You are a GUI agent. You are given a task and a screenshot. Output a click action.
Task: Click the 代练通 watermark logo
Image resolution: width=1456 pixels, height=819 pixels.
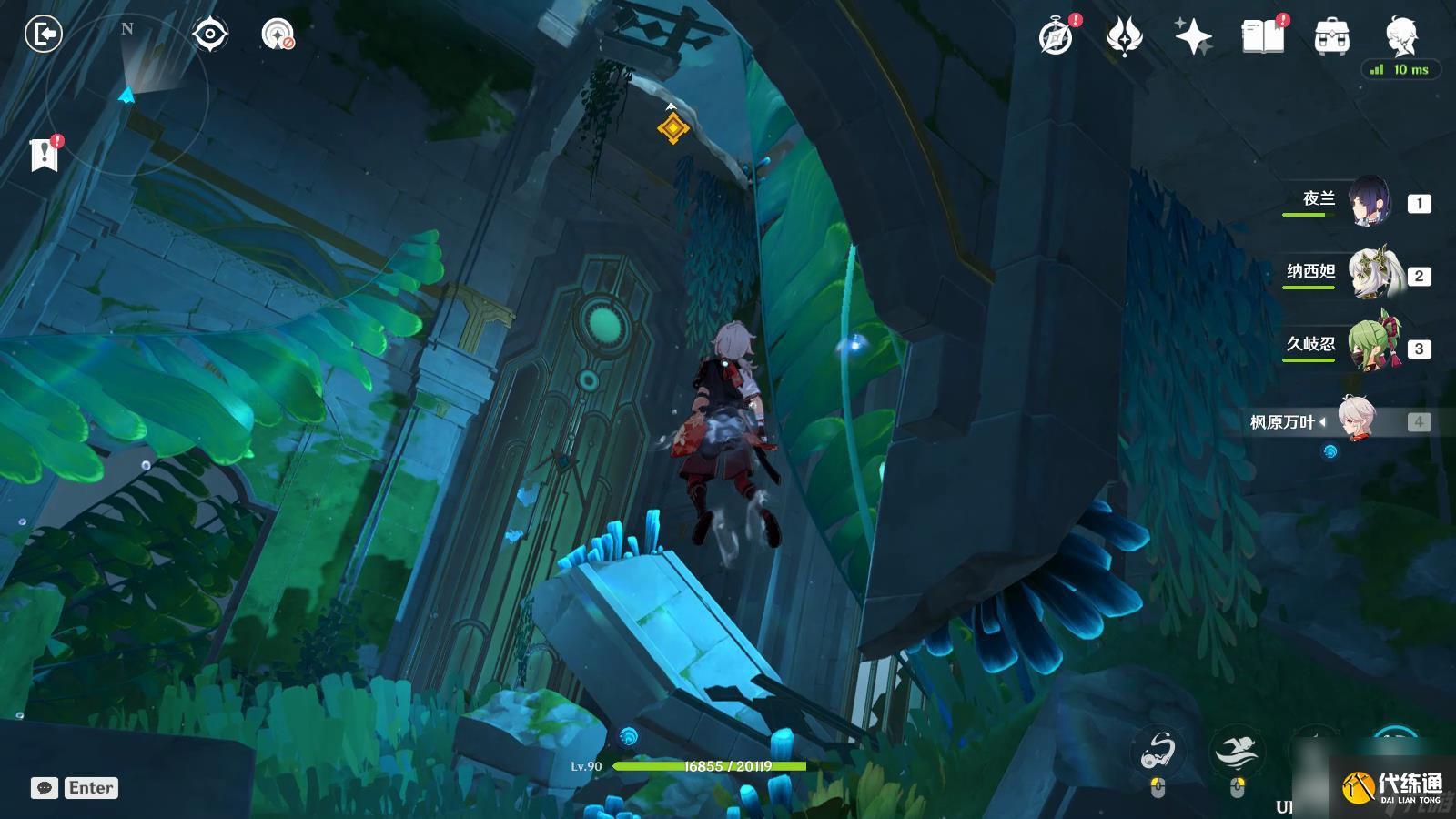click(x=1392, y=787)
